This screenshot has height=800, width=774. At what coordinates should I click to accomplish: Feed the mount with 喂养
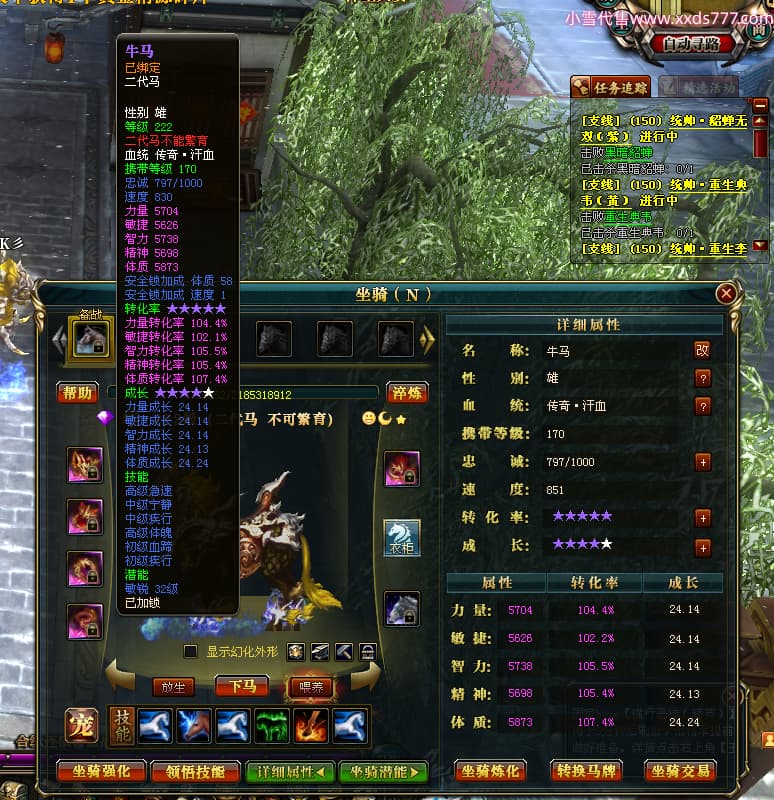pyautogui.click(x=309, y=686)
